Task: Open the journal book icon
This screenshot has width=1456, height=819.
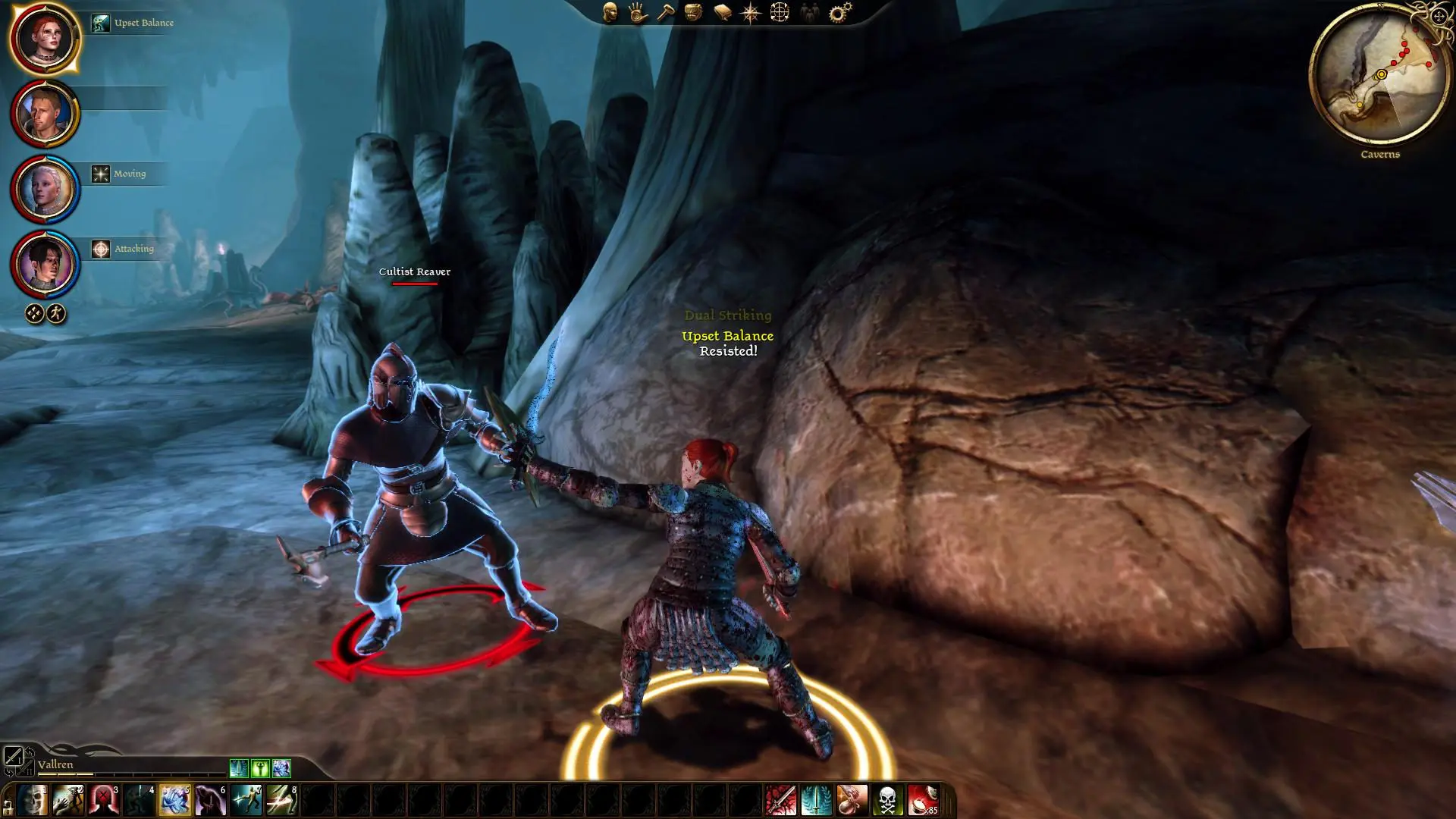Action: click(722, 12)
